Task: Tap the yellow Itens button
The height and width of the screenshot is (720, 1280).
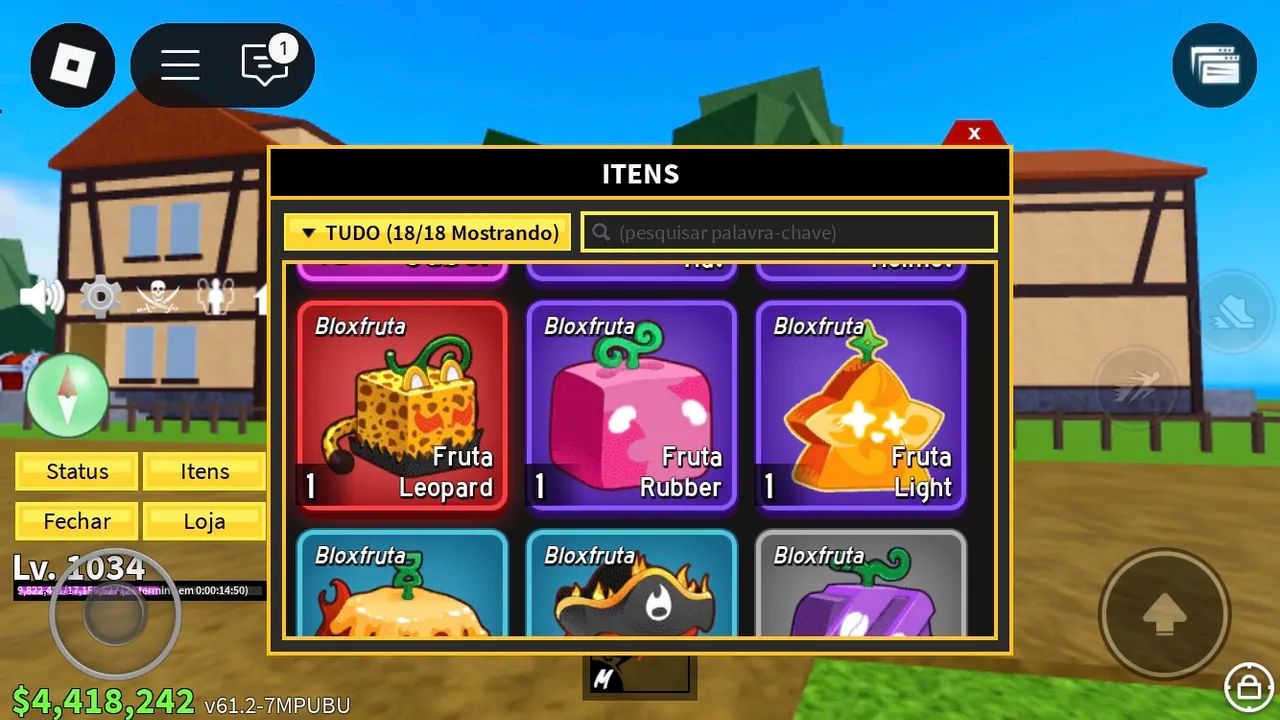Action: pos(204,471)
